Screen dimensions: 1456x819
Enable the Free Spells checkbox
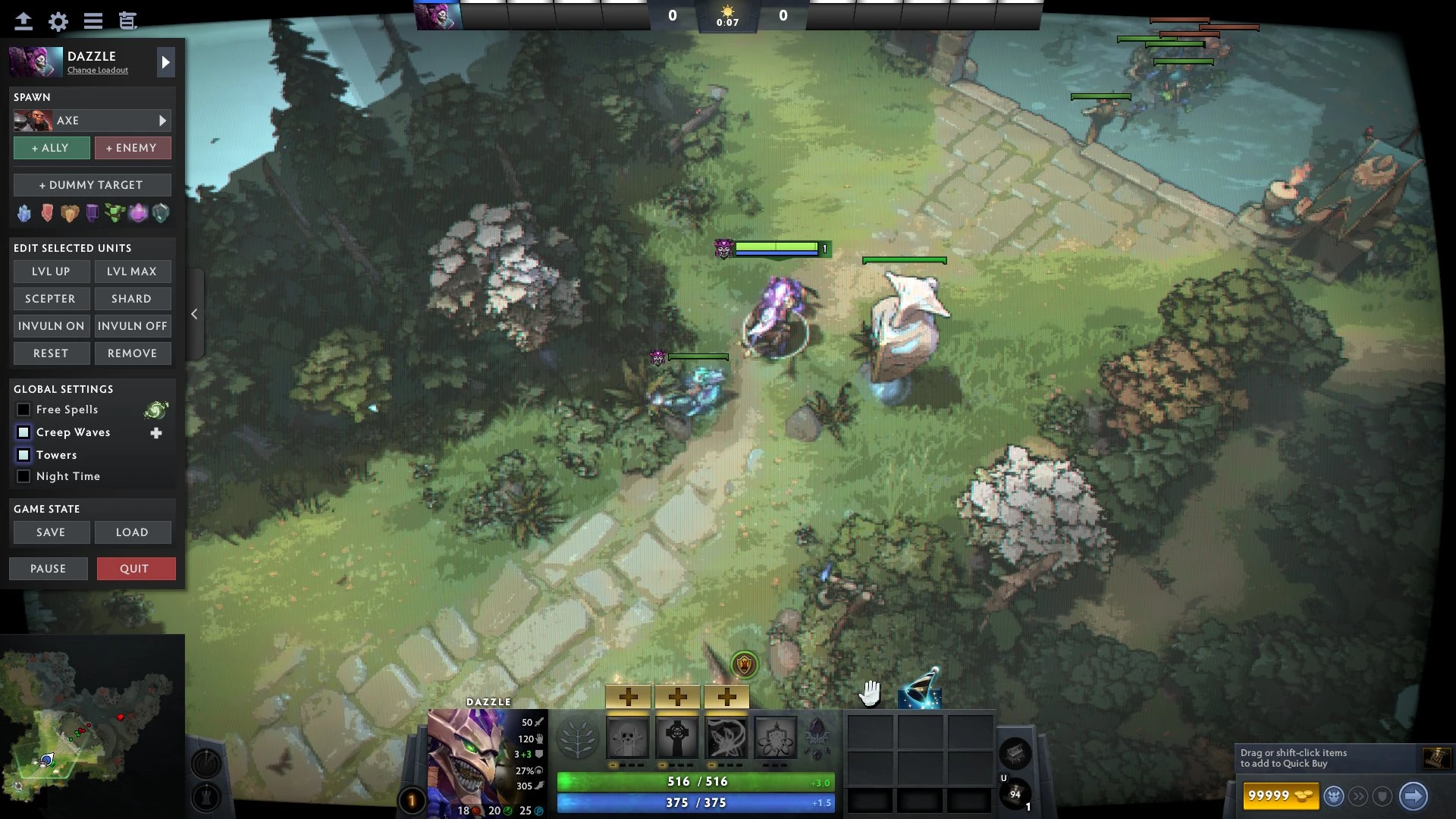[24, 409]
